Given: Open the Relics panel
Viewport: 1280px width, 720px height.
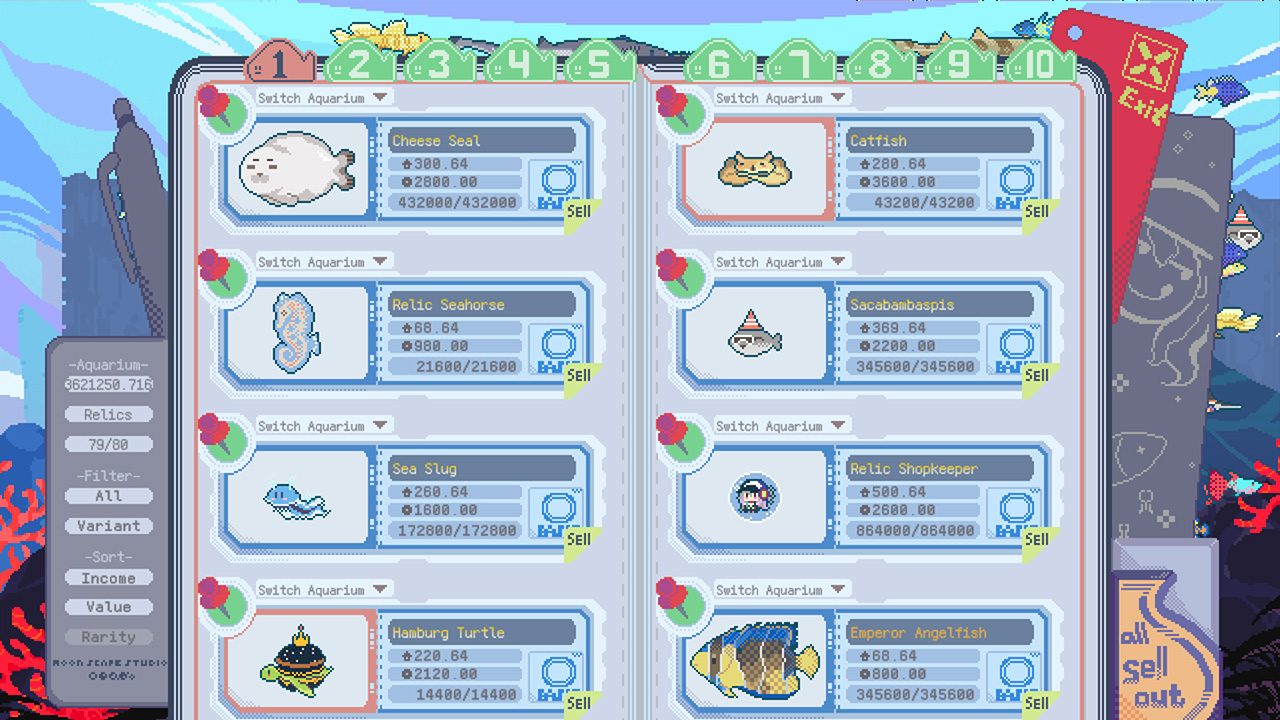Looking at the screenshot, I should click(108, 414).
